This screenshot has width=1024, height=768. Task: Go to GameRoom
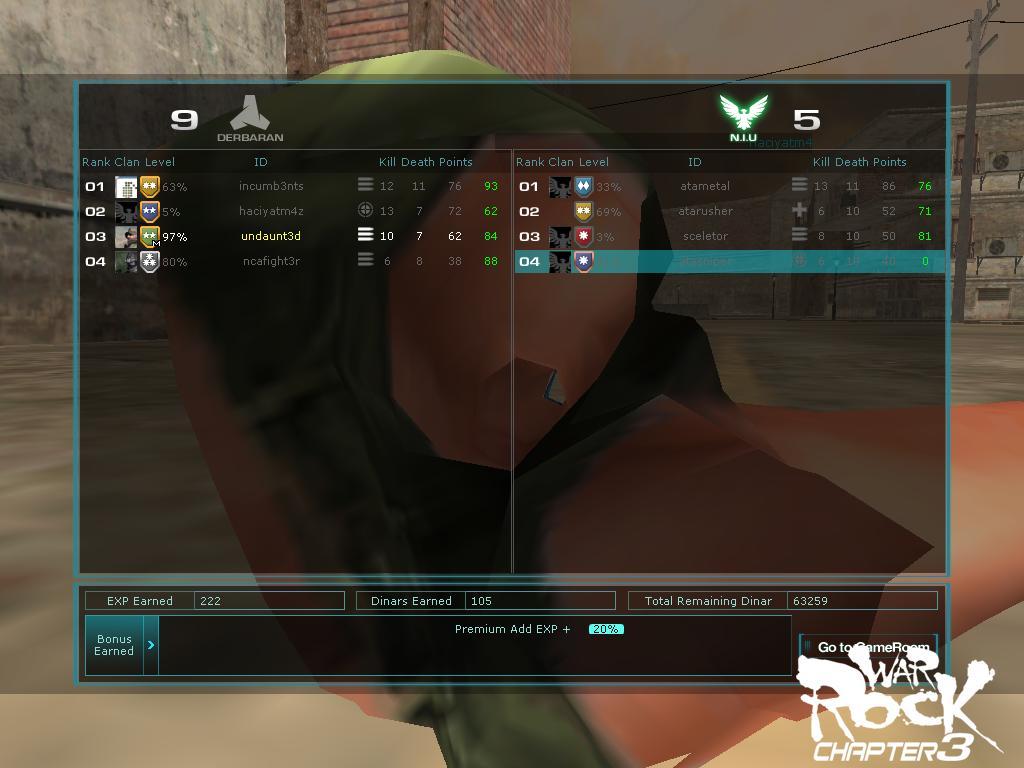click(868, 647)
